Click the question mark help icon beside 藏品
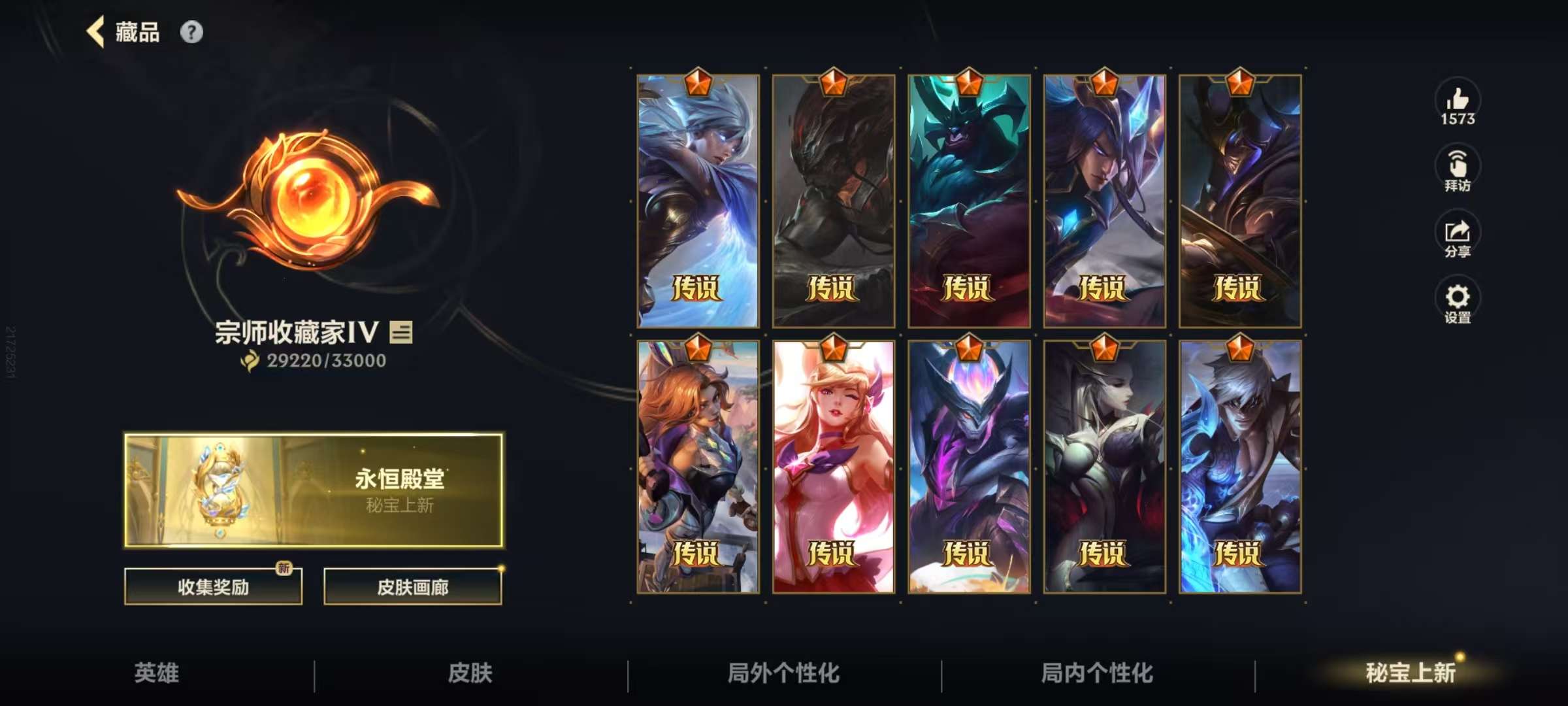 click(x=191, y=30)
